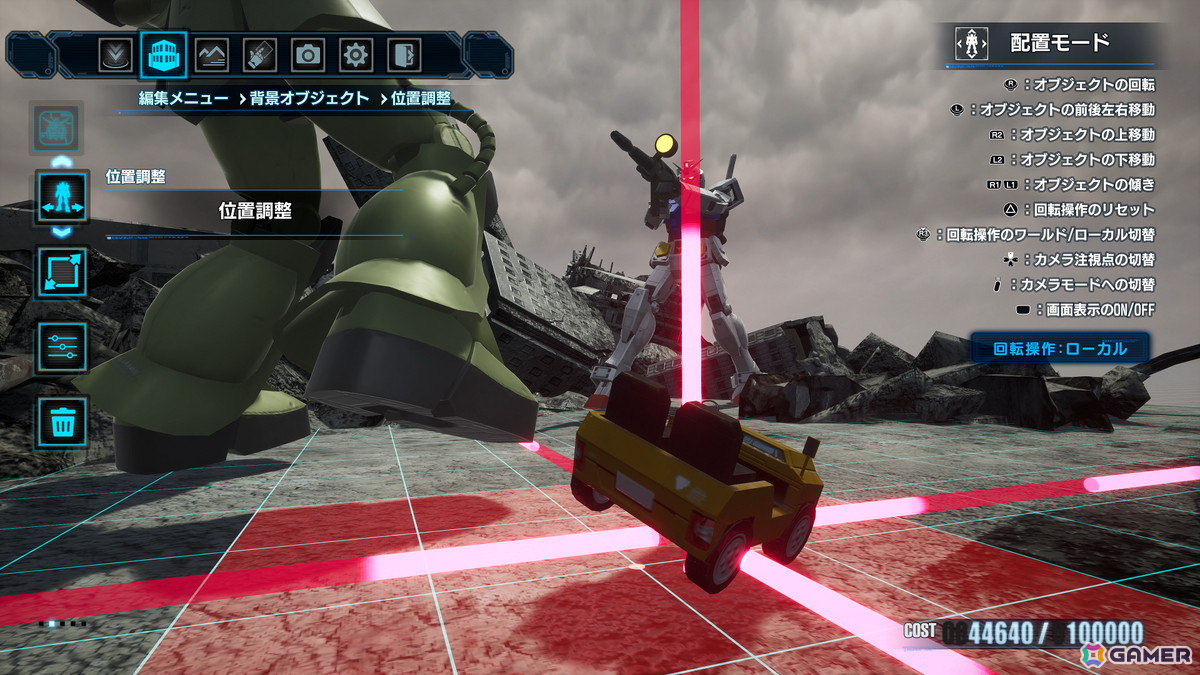
Task: Click the exit door icon
Action: (403, 54)
